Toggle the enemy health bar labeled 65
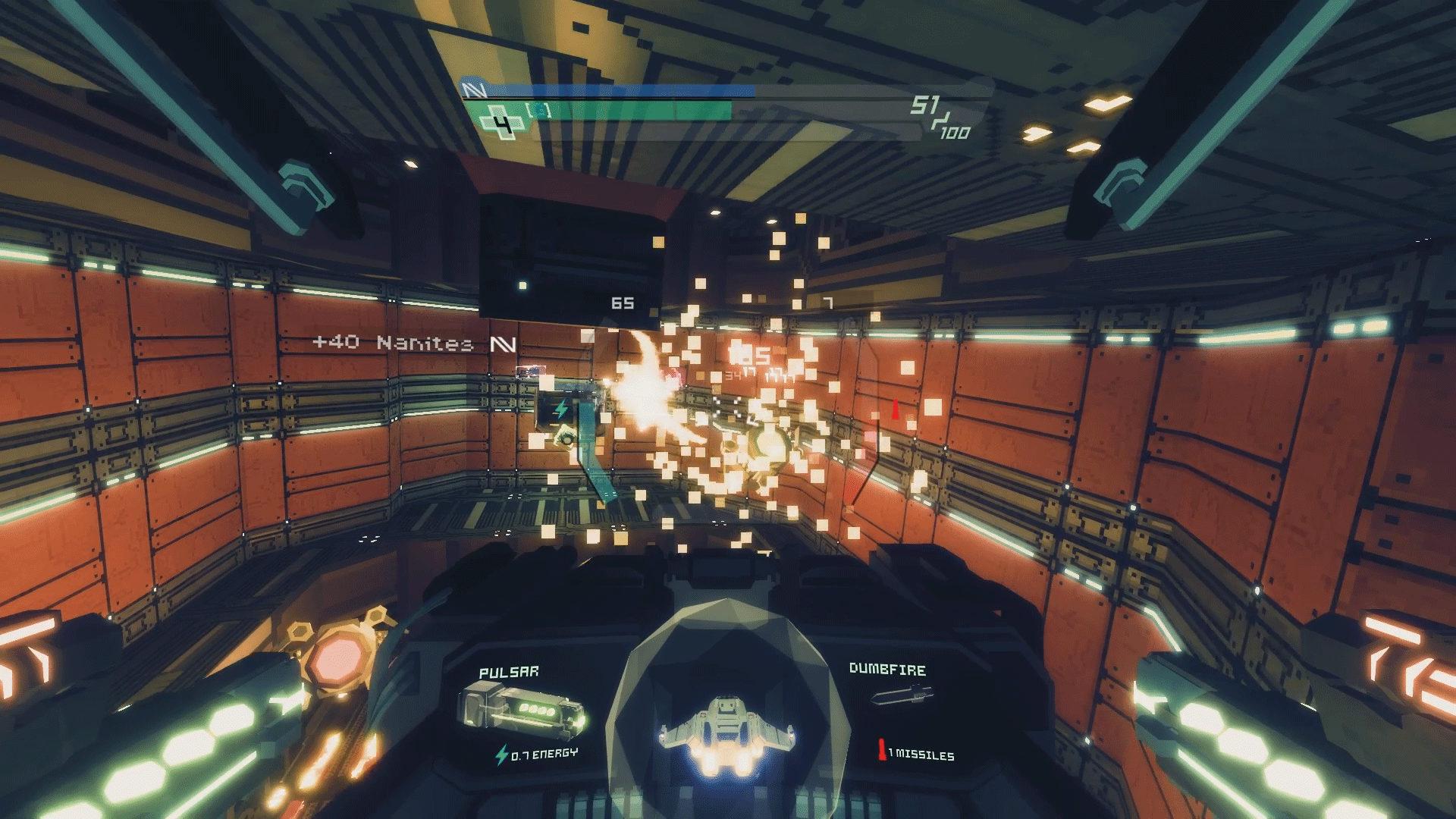The height and width of the screenshot is (819, 1456). (622, 303)
